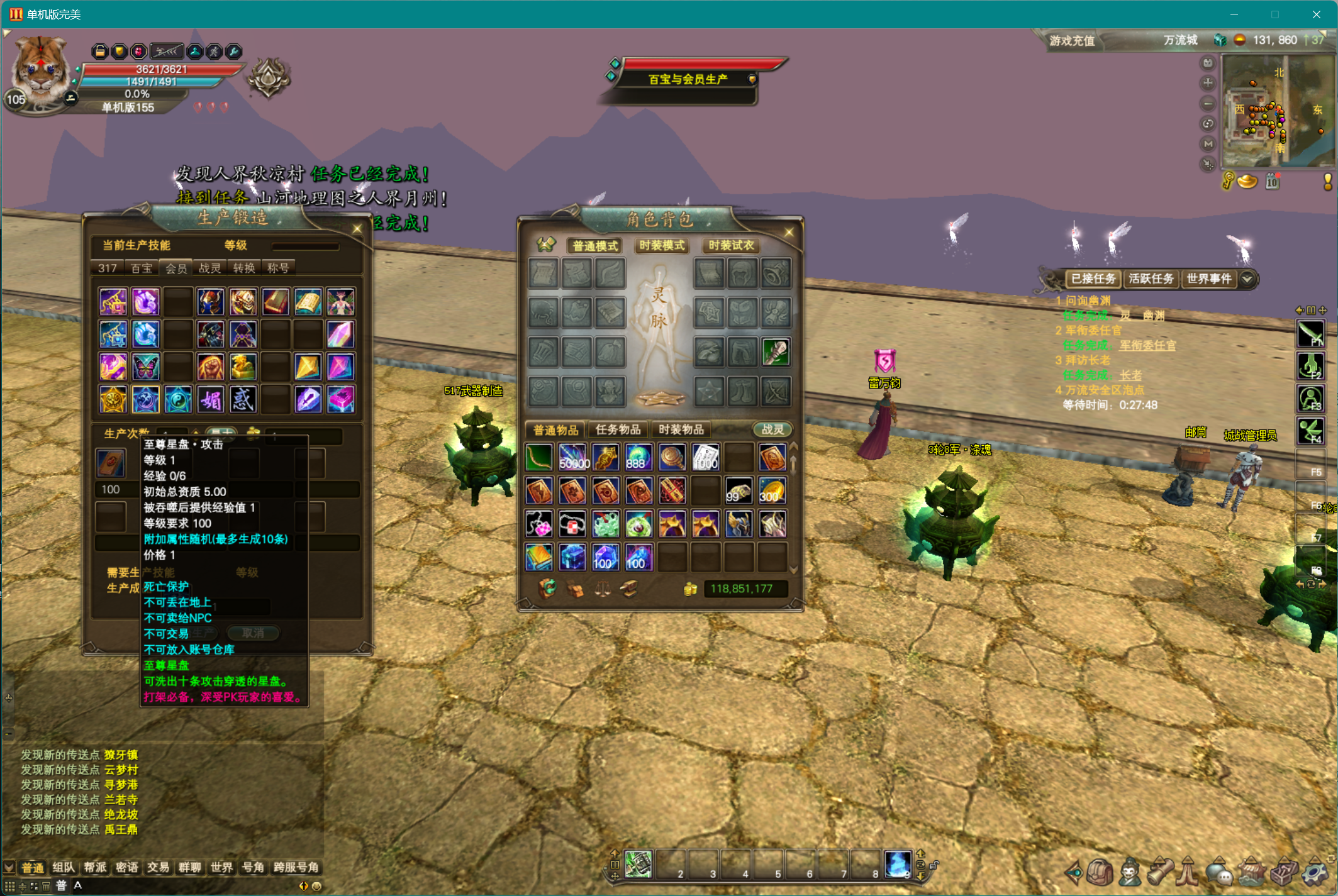
Task: Open the 时装试衣 fitting view
Action: (x=731, y=245)
